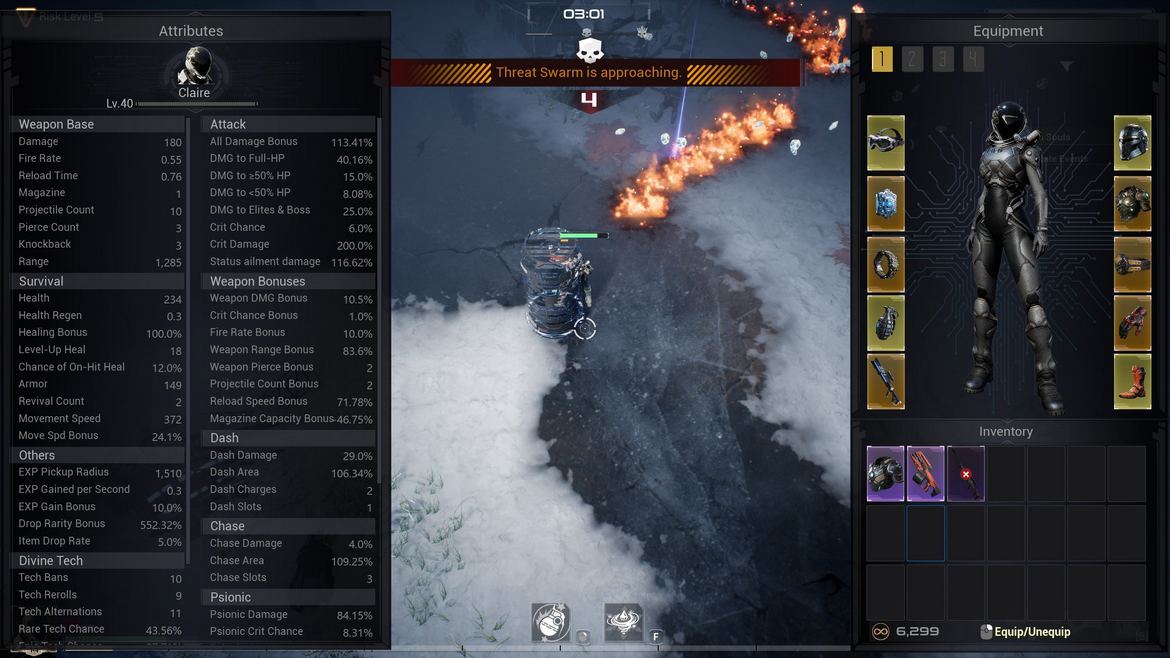Select the equipped red gloves slot
The image size is (1170, 658).
point(1133,322)
